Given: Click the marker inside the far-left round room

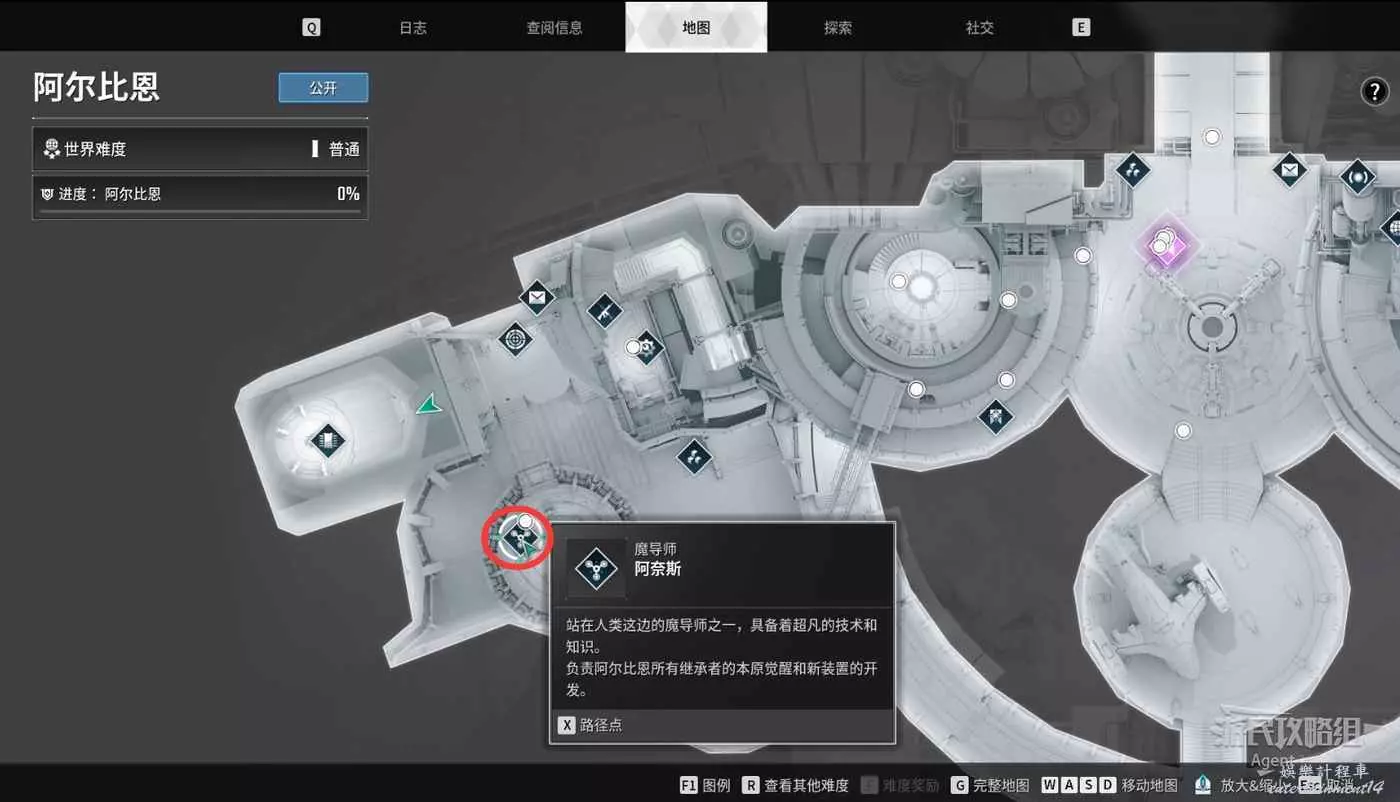Looking at the screenshot, I should pyautogui.click(x=327, y=439).
